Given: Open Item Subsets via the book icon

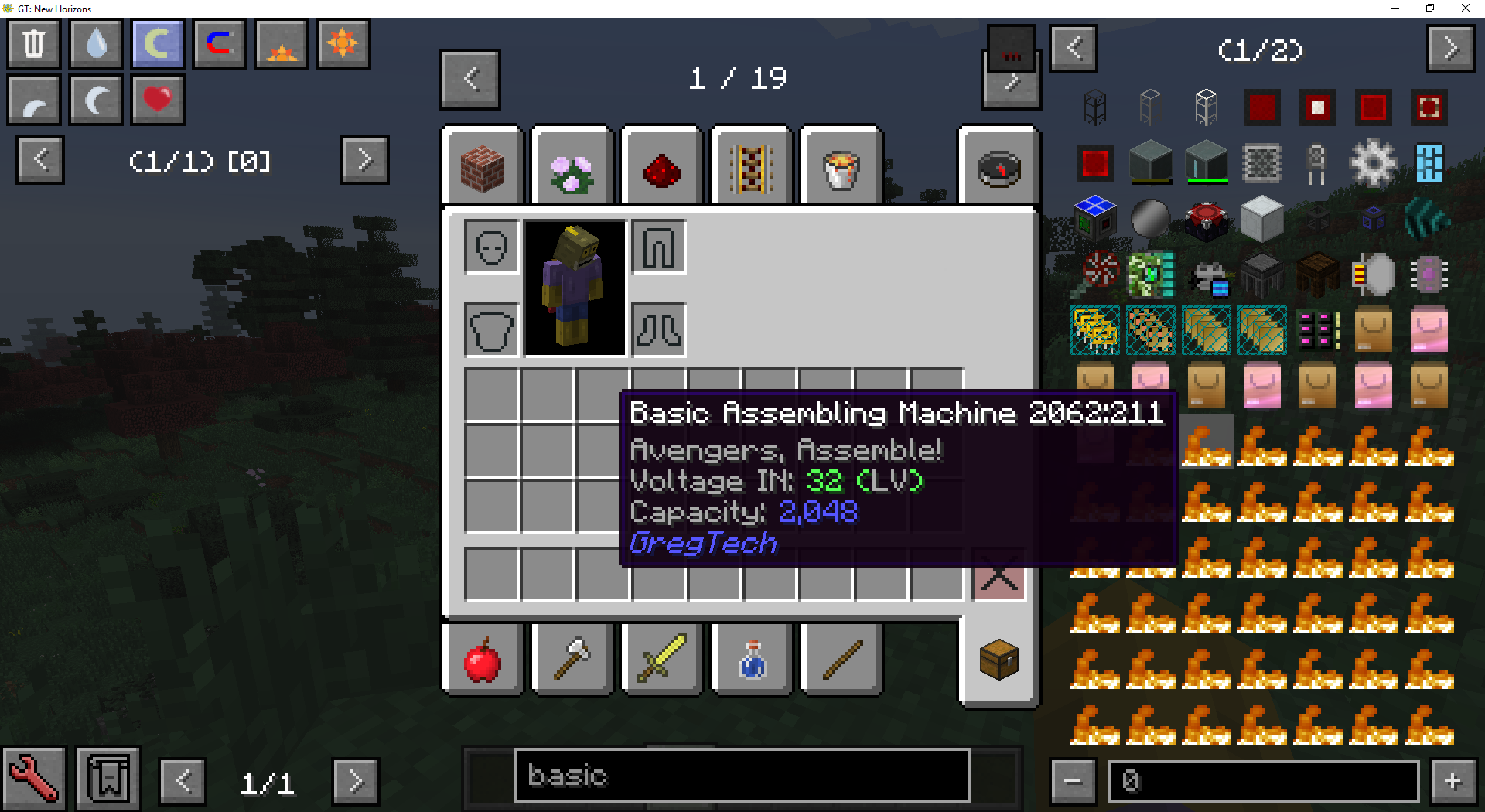Looking at the screenshot, I should [108, 779].
